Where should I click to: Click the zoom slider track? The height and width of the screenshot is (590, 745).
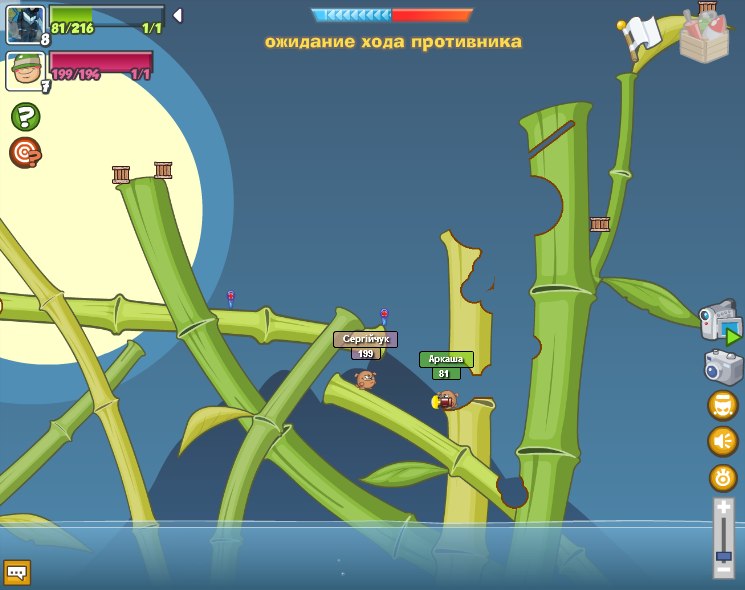[723, 540]
